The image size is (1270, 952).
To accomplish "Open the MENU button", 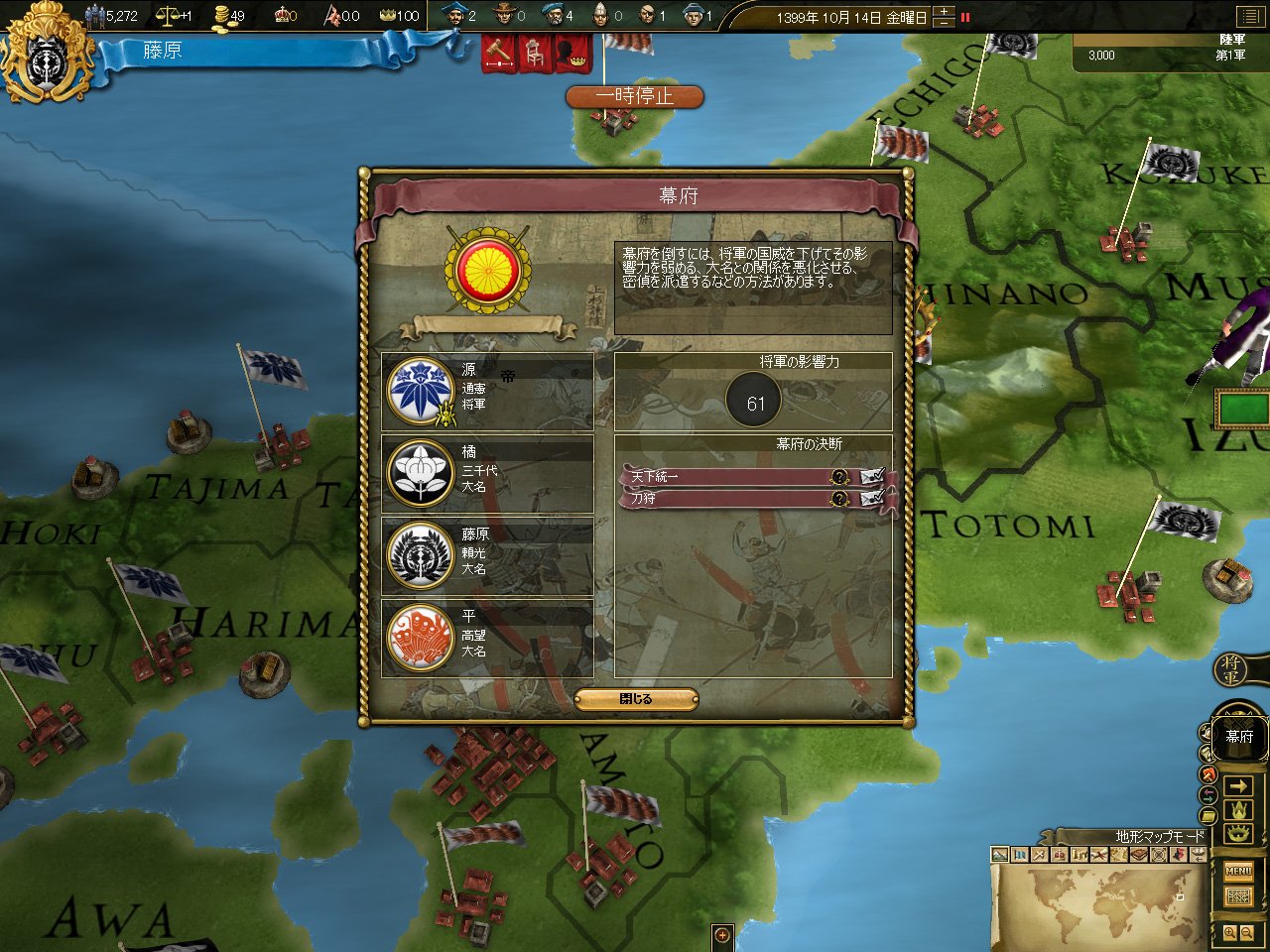I will coord(1238,871).
